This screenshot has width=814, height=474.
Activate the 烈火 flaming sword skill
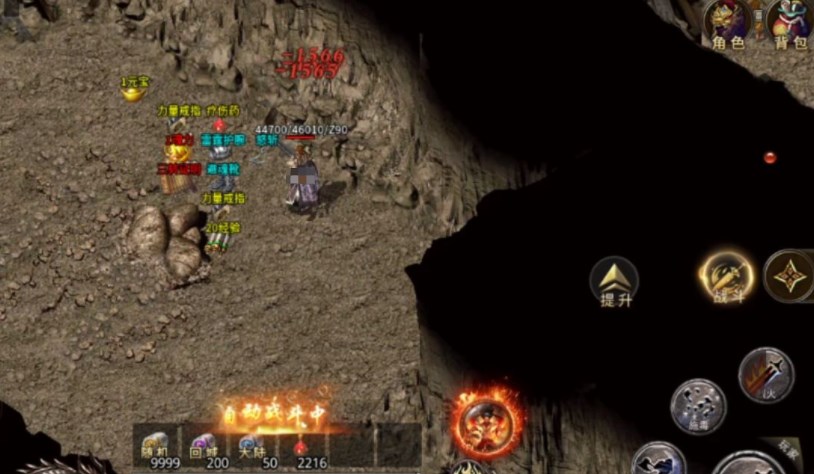(766, 374)
